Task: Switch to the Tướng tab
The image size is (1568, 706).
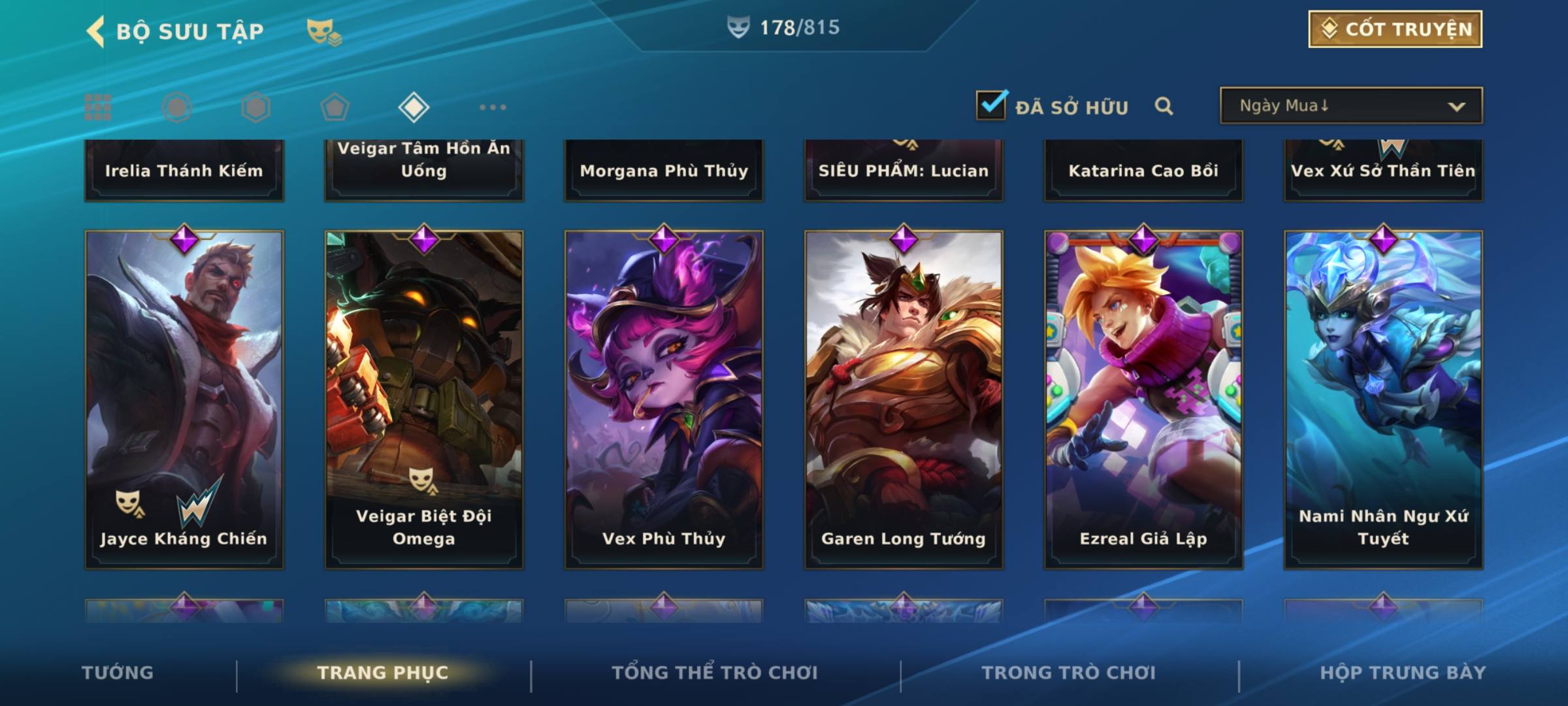Action: tap(118, 673)
